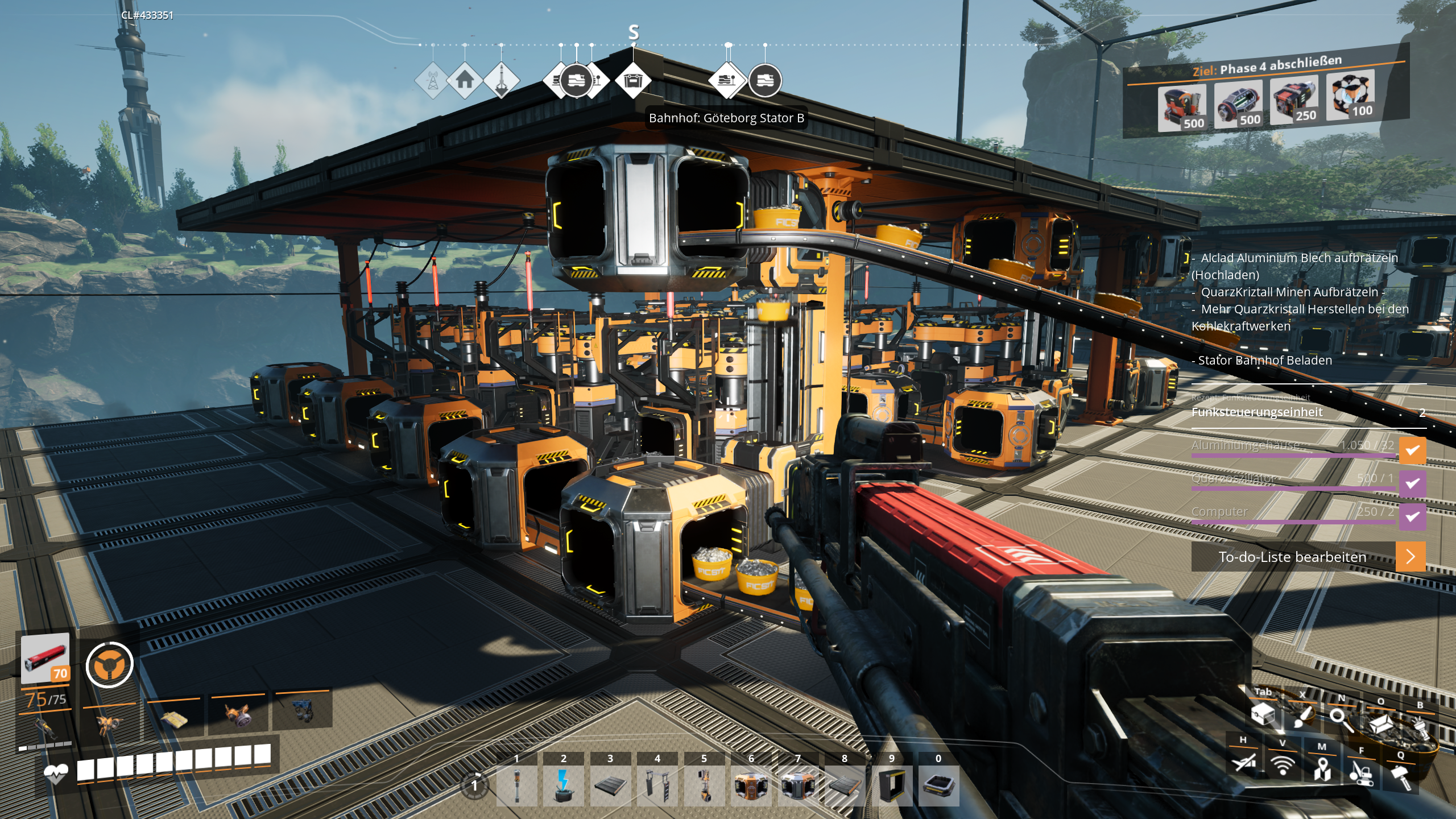Open the paintbrush customizer icon
Screen dimensions: 1456x819
(x=1302, y=717)
